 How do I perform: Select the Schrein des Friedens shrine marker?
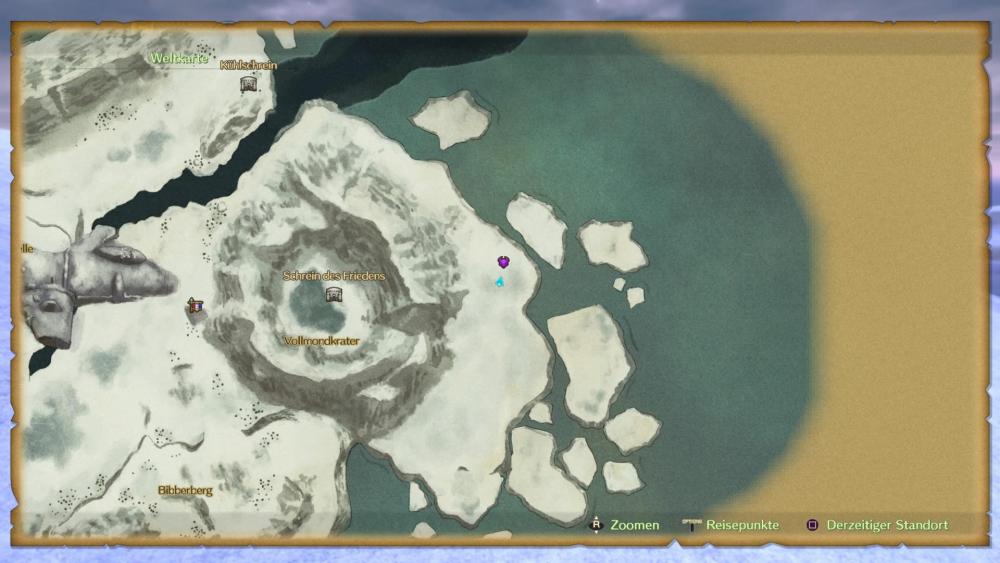(334, 294)
